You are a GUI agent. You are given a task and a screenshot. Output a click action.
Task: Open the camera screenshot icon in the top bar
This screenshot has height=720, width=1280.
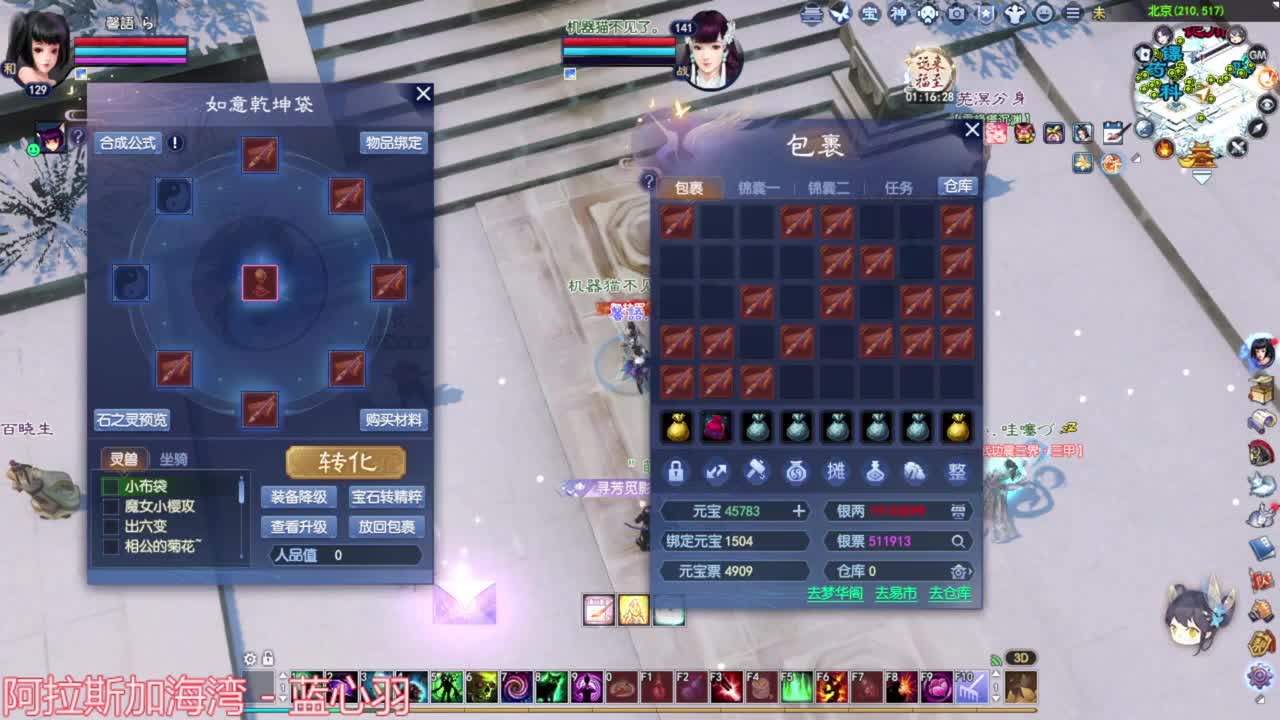point(955,12)
